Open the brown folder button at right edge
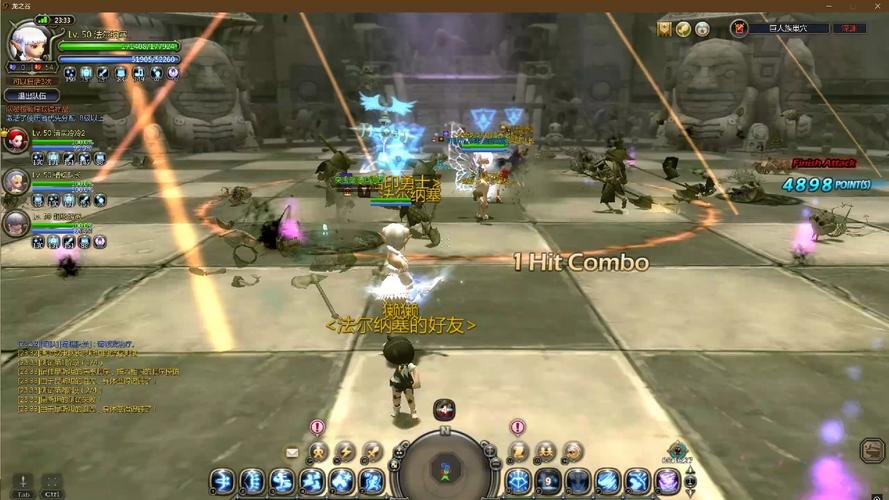The height and width of the screenshot is (500, 889). pyautogui.click(x=871, y=450)
